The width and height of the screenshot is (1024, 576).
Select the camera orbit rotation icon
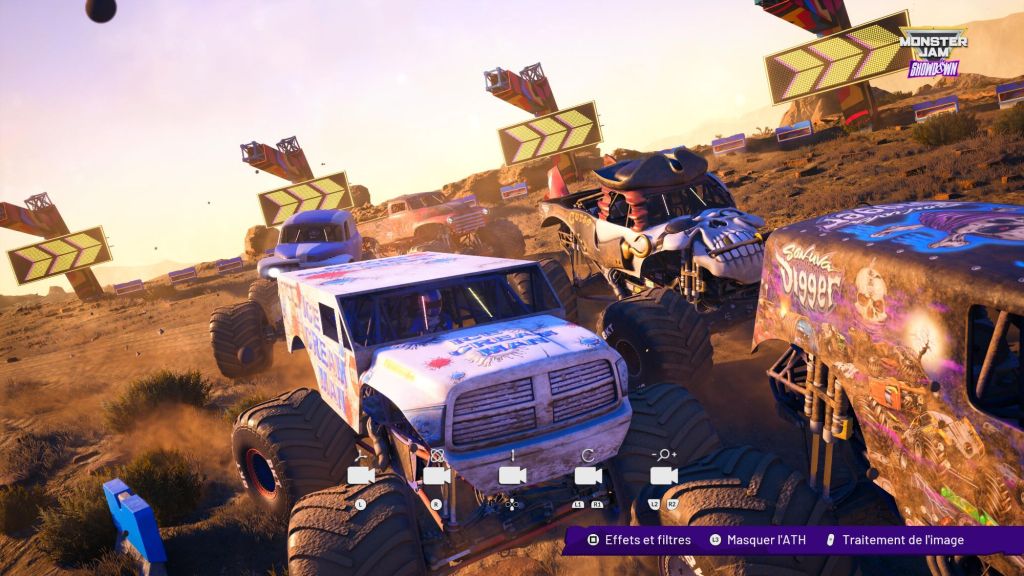[x=436, y=475]
